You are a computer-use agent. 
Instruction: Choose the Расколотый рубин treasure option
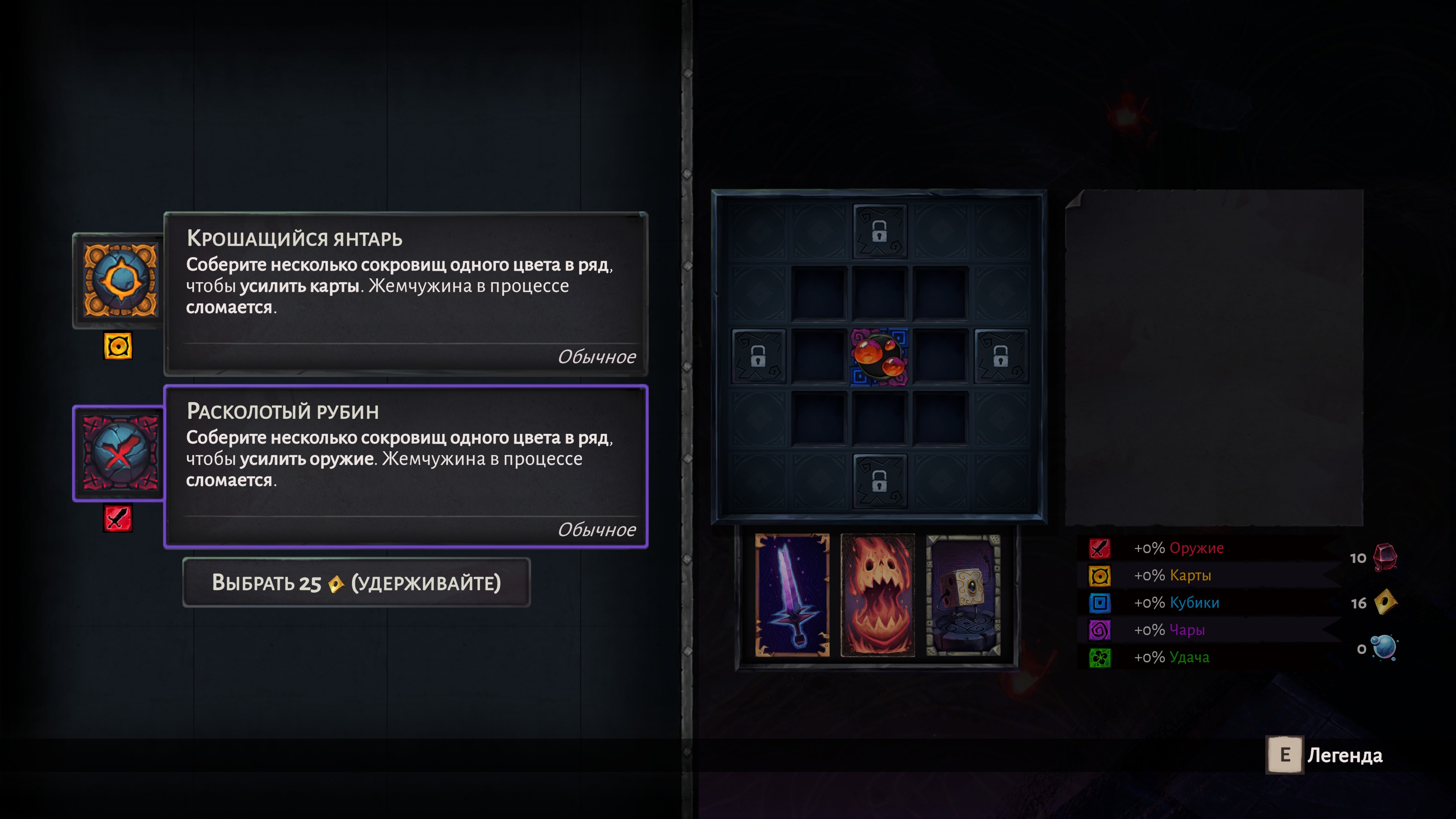(x=405, y=467)
